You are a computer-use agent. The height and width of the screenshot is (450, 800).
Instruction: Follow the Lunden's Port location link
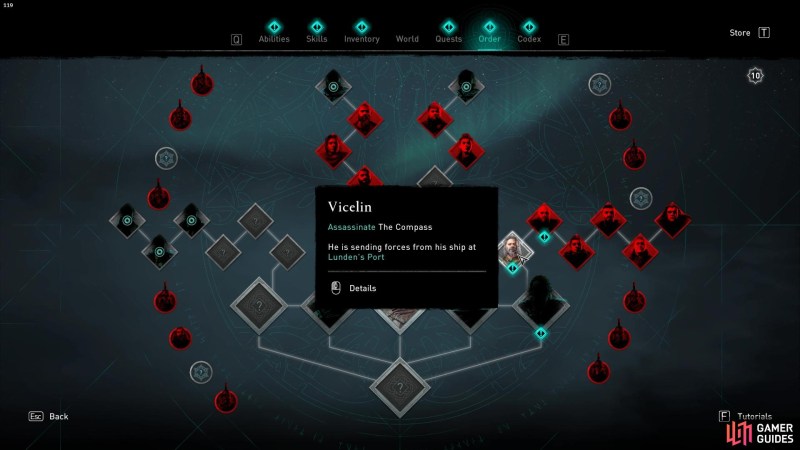click(x=356, y=257)
